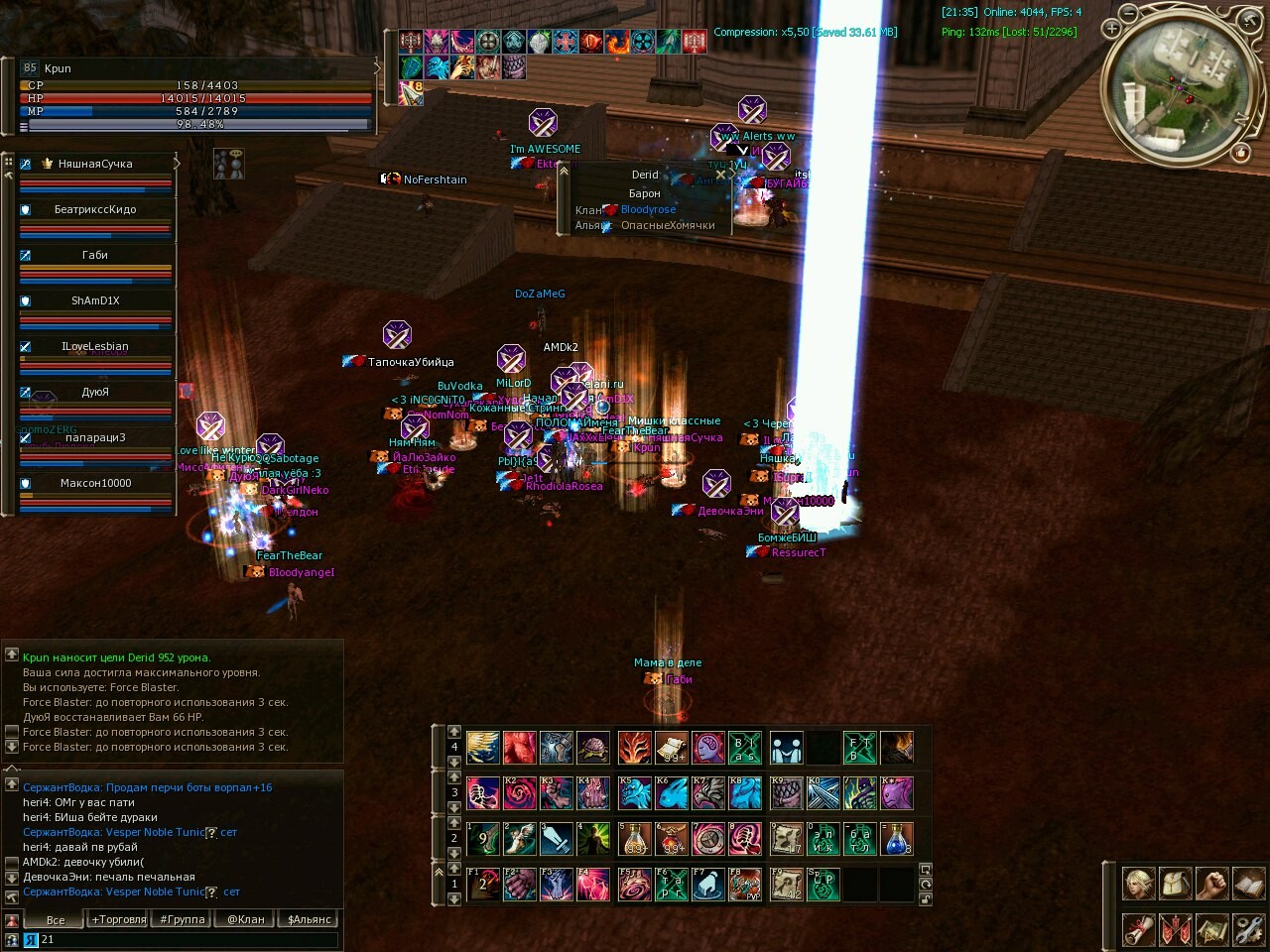
Task: Open the clan banners menu icon
Action: pyautogui.click(x=1175, y=929)
